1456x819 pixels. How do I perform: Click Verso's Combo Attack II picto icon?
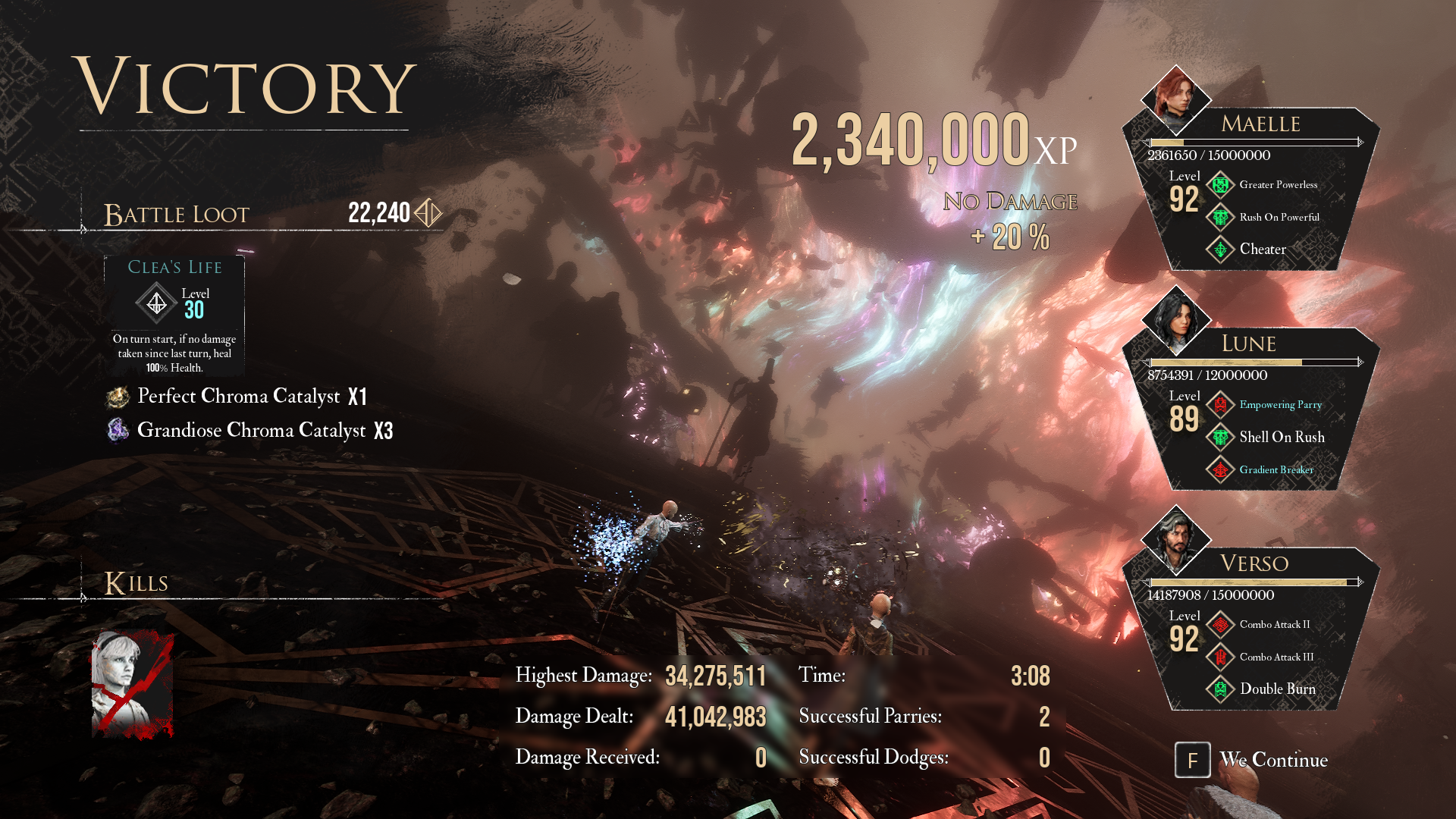(1220, 625)
